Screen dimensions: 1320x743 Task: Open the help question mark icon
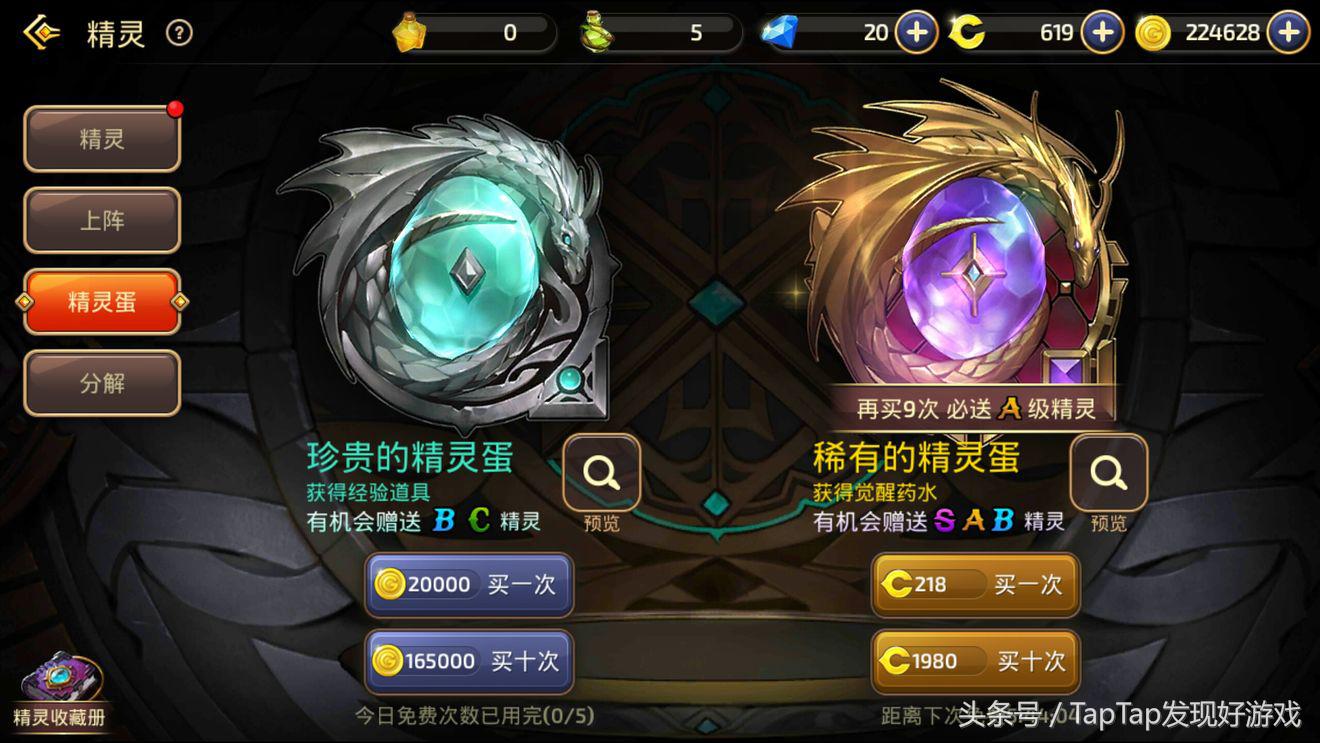coord(178,32)
